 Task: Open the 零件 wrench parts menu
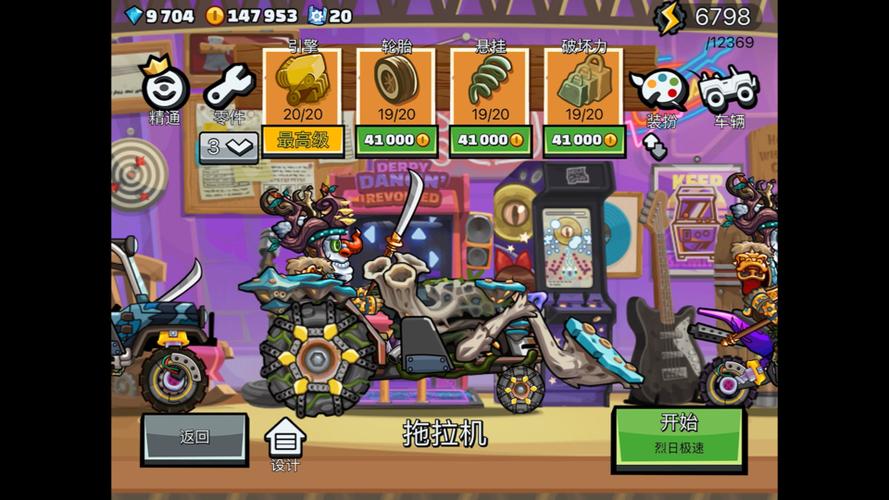(x=230, y=90)
